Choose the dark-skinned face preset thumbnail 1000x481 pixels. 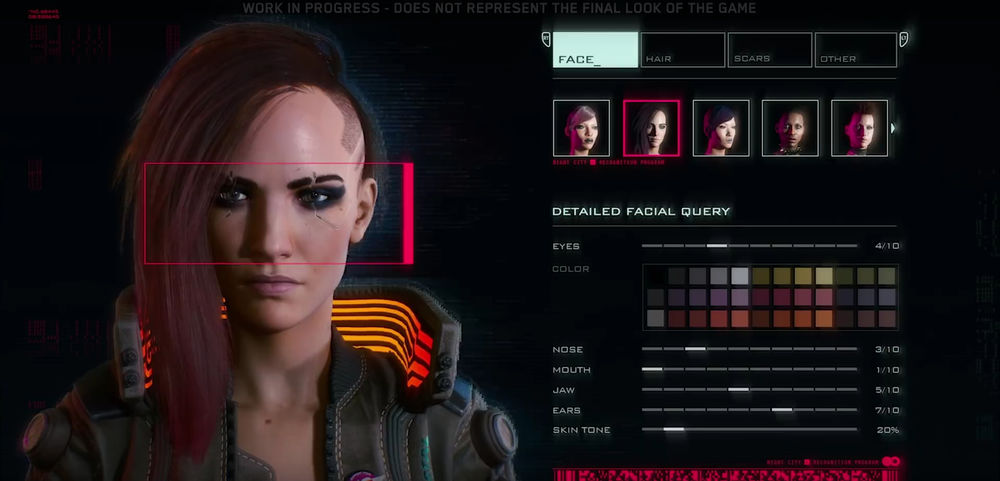pyautogui.click(x=790, y=128)
